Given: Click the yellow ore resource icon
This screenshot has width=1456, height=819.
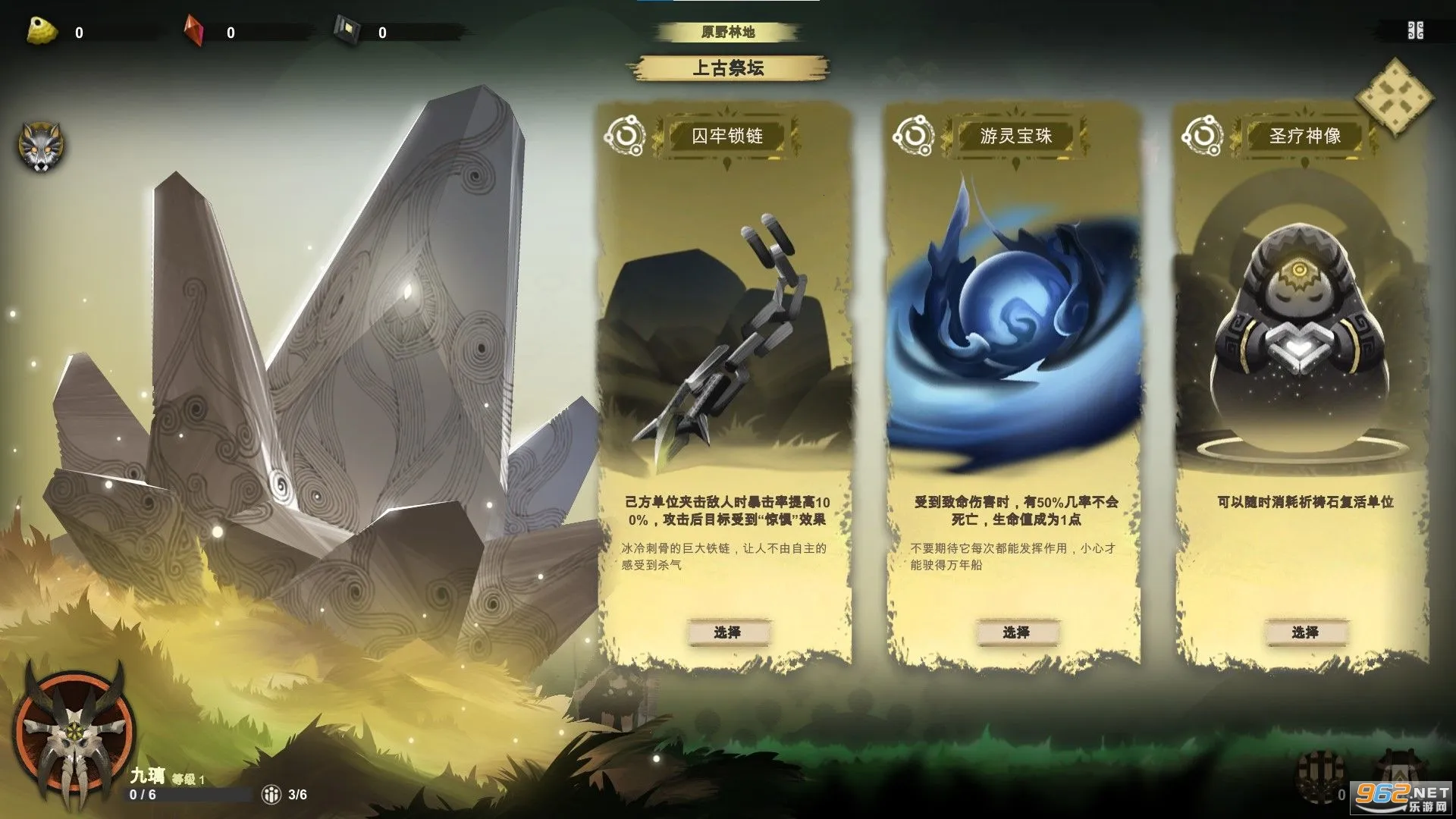Looking at the screenshot, I should (x=39, y=30).
